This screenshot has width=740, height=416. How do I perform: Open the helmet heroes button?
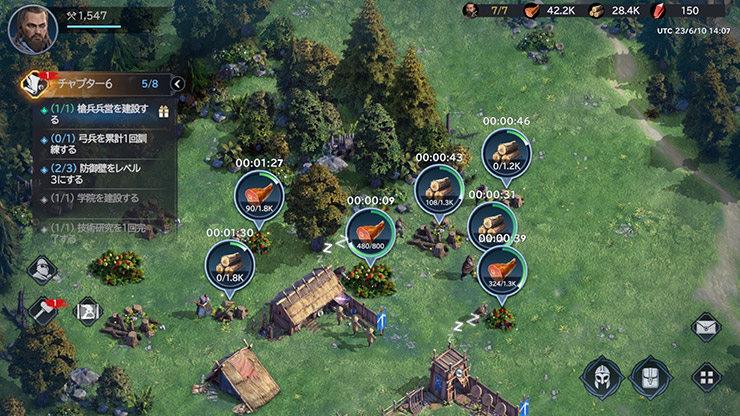click(x=601, y=377)
